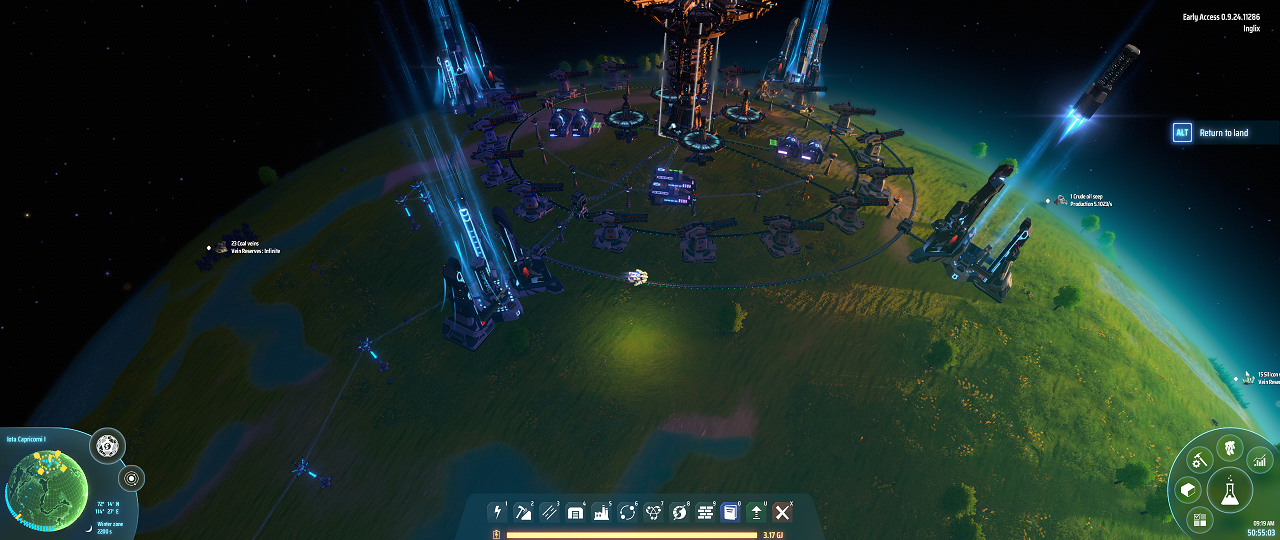Screen dimensions: 1280x540
Task: Open the storage warehouse build category
Action: click(575, 513)
